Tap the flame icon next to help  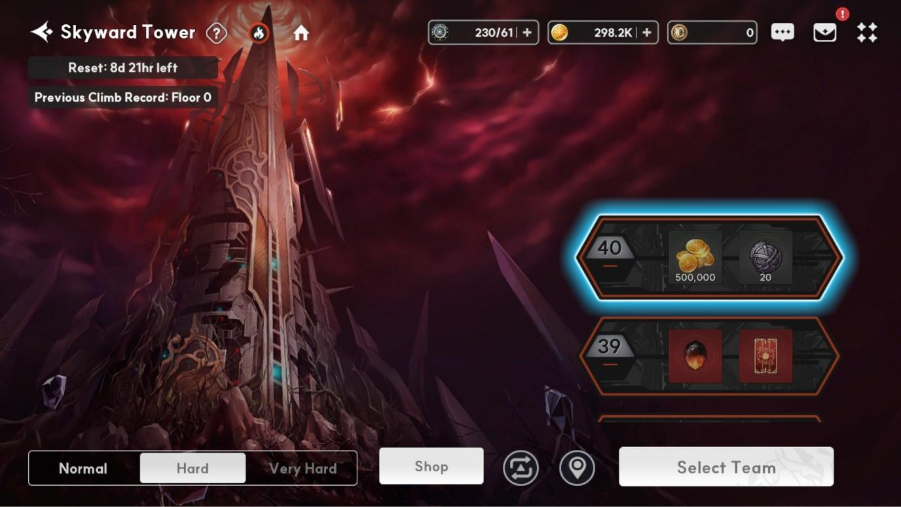[259, 33]
